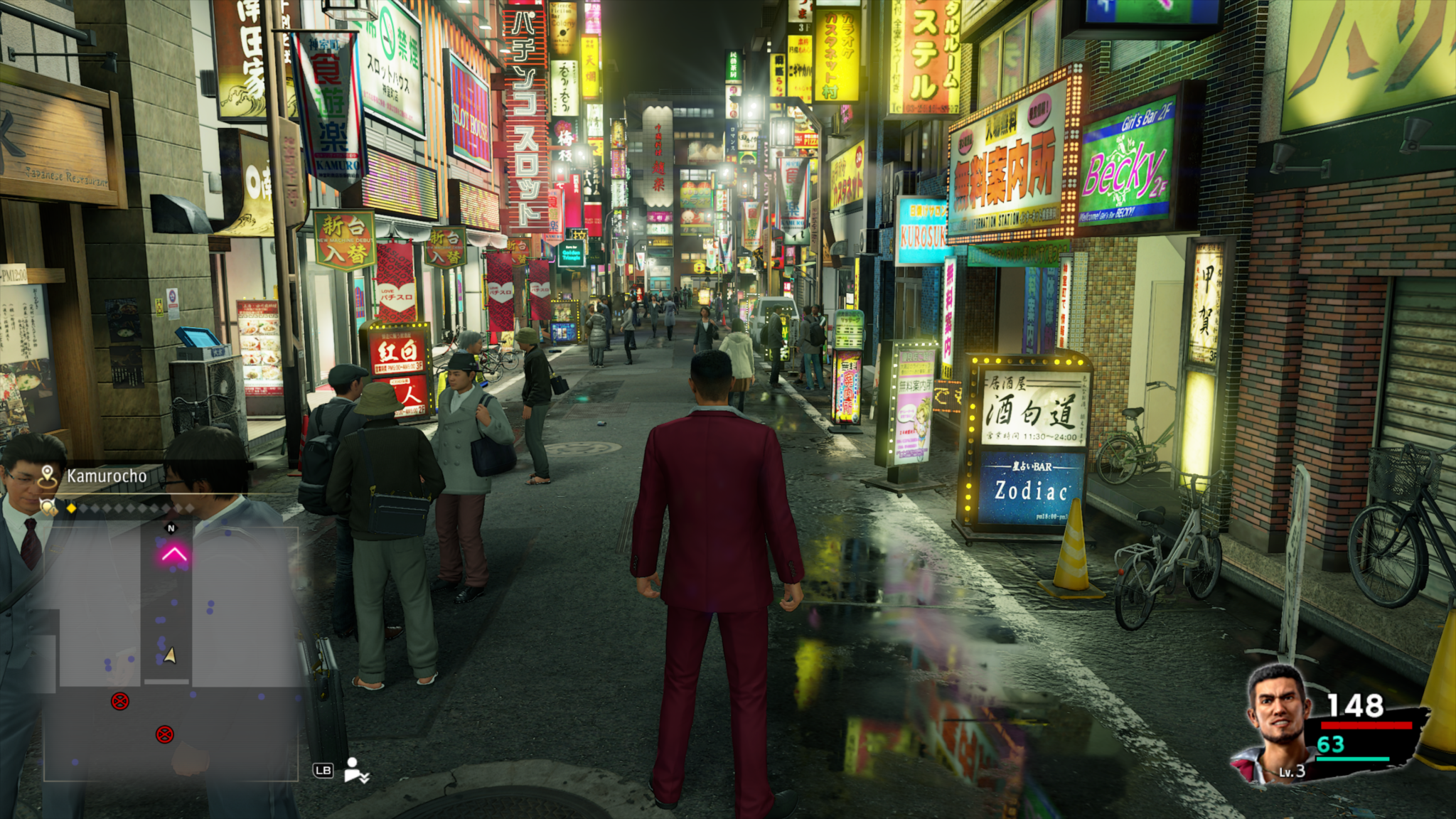Open the party leader's portrait
Viewport: 1456px width, 819px height.
pos(1278,722)
